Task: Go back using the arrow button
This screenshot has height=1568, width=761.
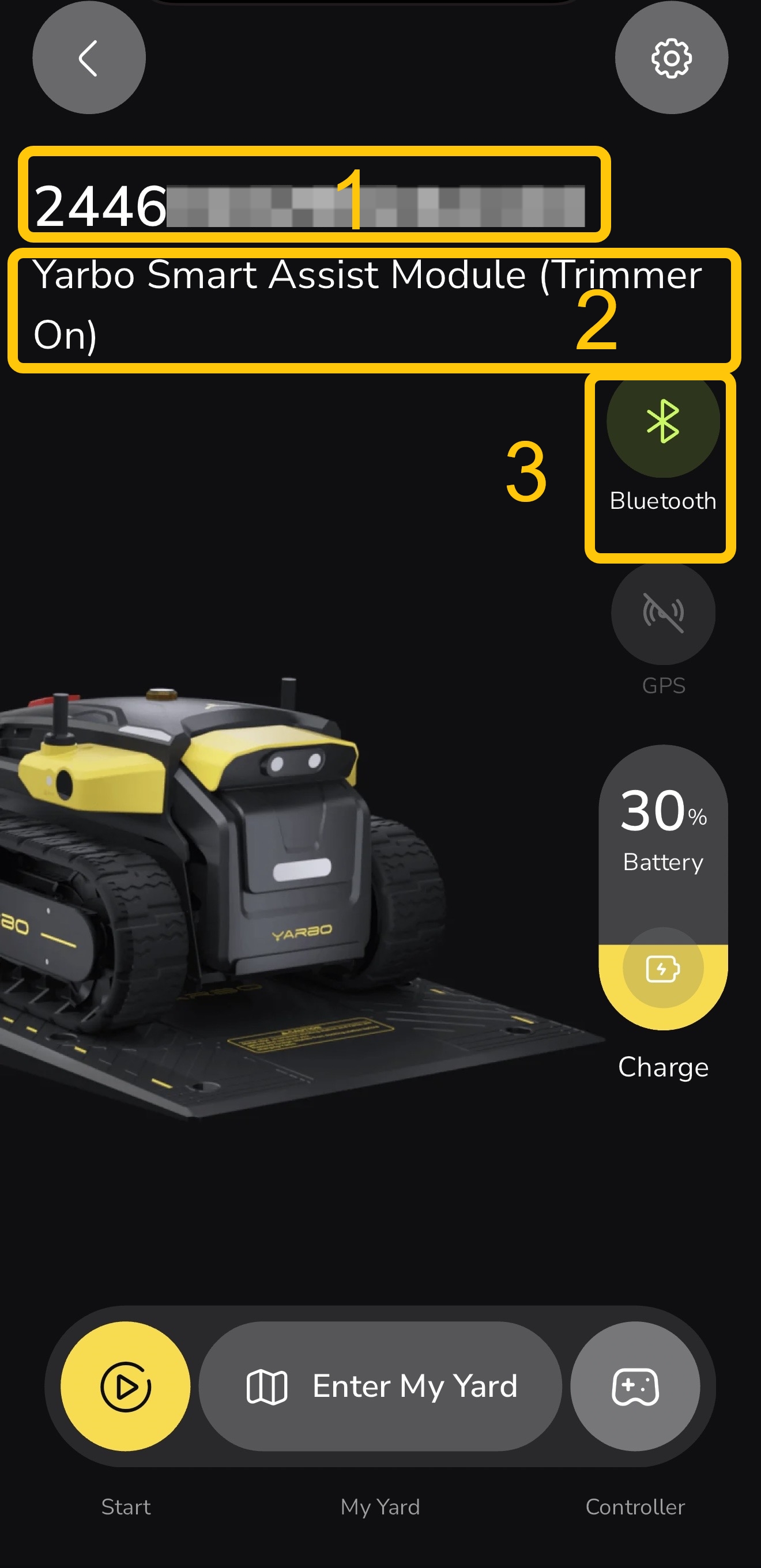Action: [x=89, y=58]
